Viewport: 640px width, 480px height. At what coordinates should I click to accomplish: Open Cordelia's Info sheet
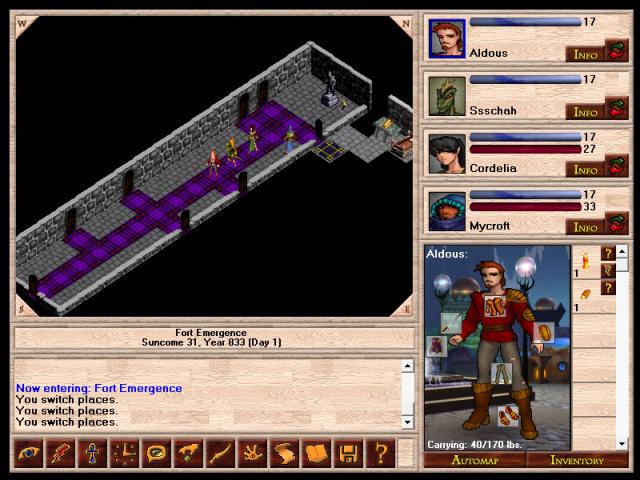click(x=585, y=169)
